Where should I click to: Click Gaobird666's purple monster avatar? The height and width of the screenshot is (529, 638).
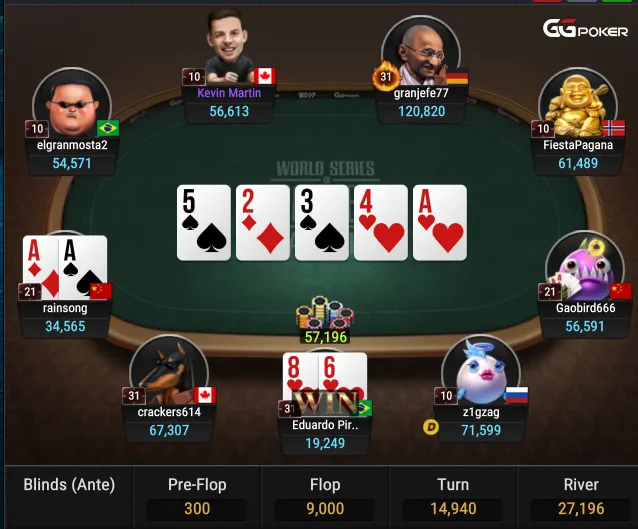click(585, 268)
